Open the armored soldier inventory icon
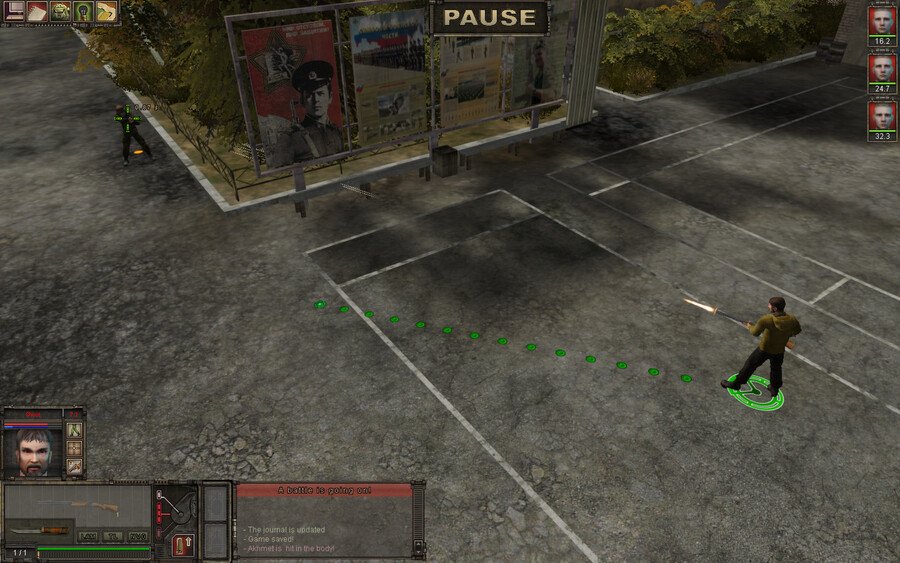The height and width of the screenshot is (563, 900). [60, 11]
